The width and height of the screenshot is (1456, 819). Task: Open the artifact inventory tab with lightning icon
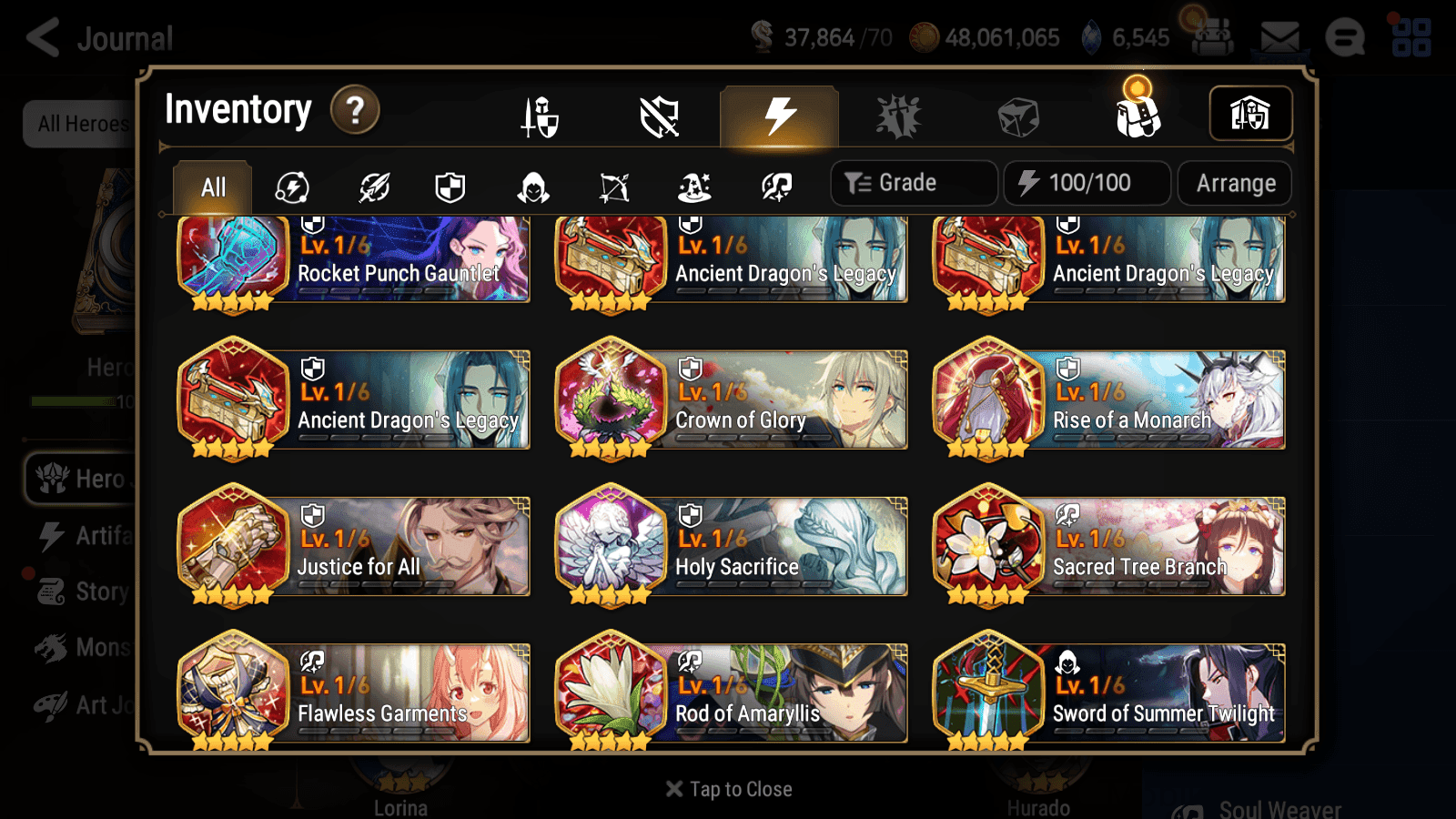pos(778,116)
